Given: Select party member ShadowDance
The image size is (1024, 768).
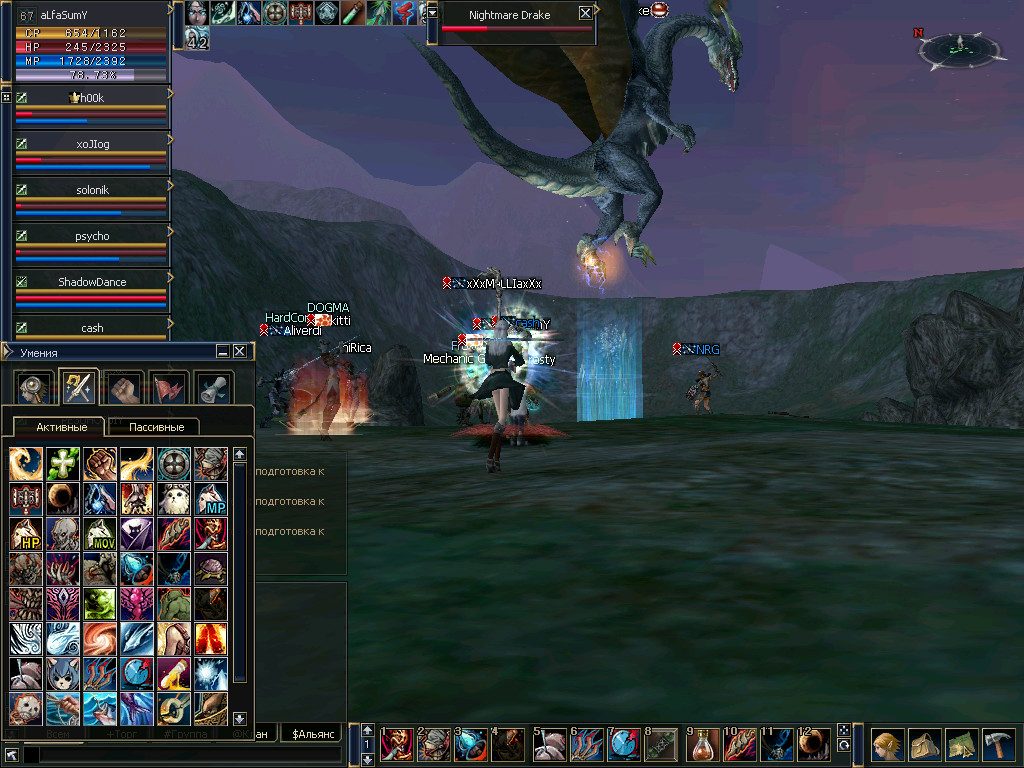Looking at the screenshot, I should 92,282.
